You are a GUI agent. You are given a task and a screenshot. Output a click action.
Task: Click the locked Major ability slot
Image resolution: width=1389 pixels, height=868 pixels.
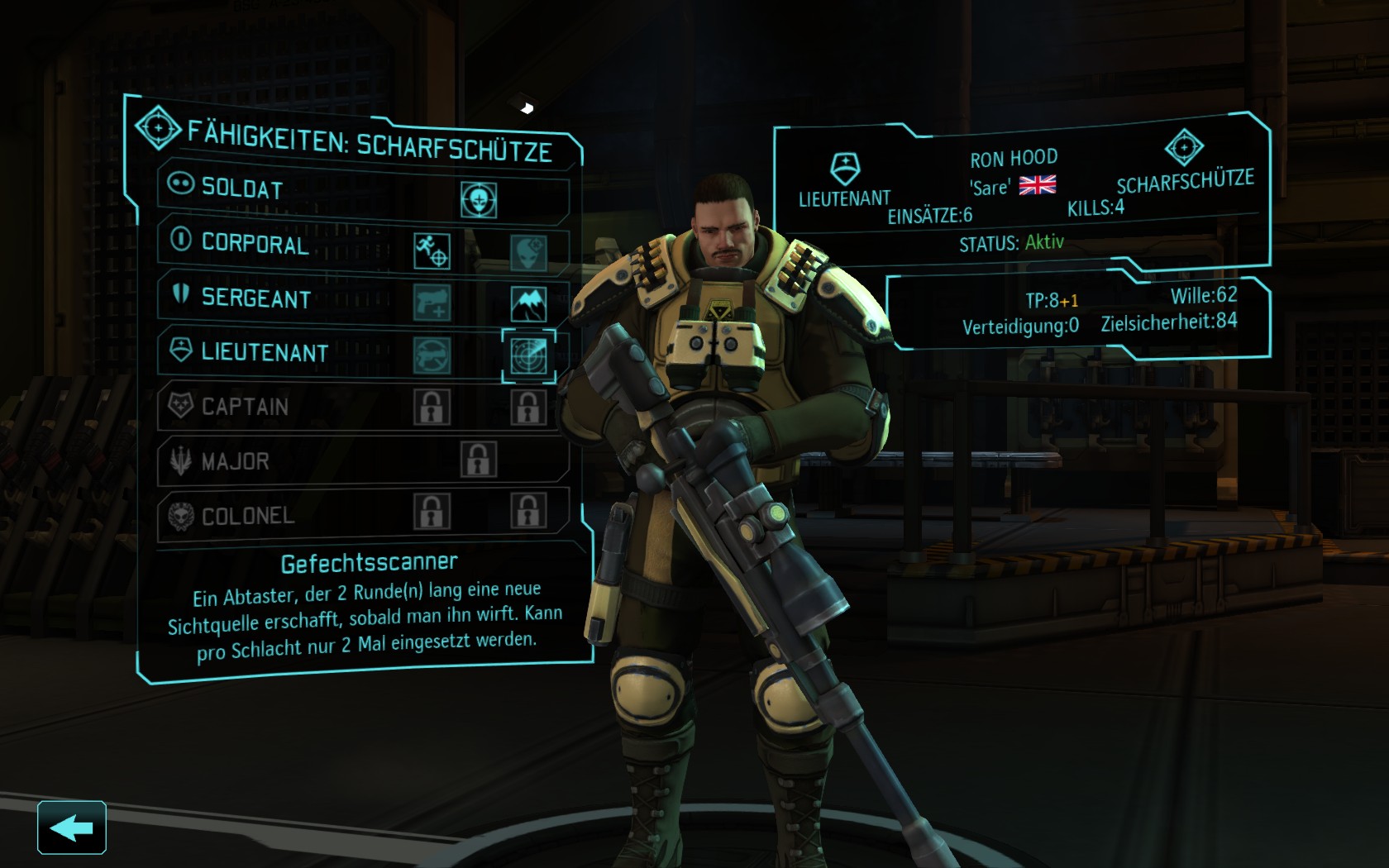[x=479, y=460]
